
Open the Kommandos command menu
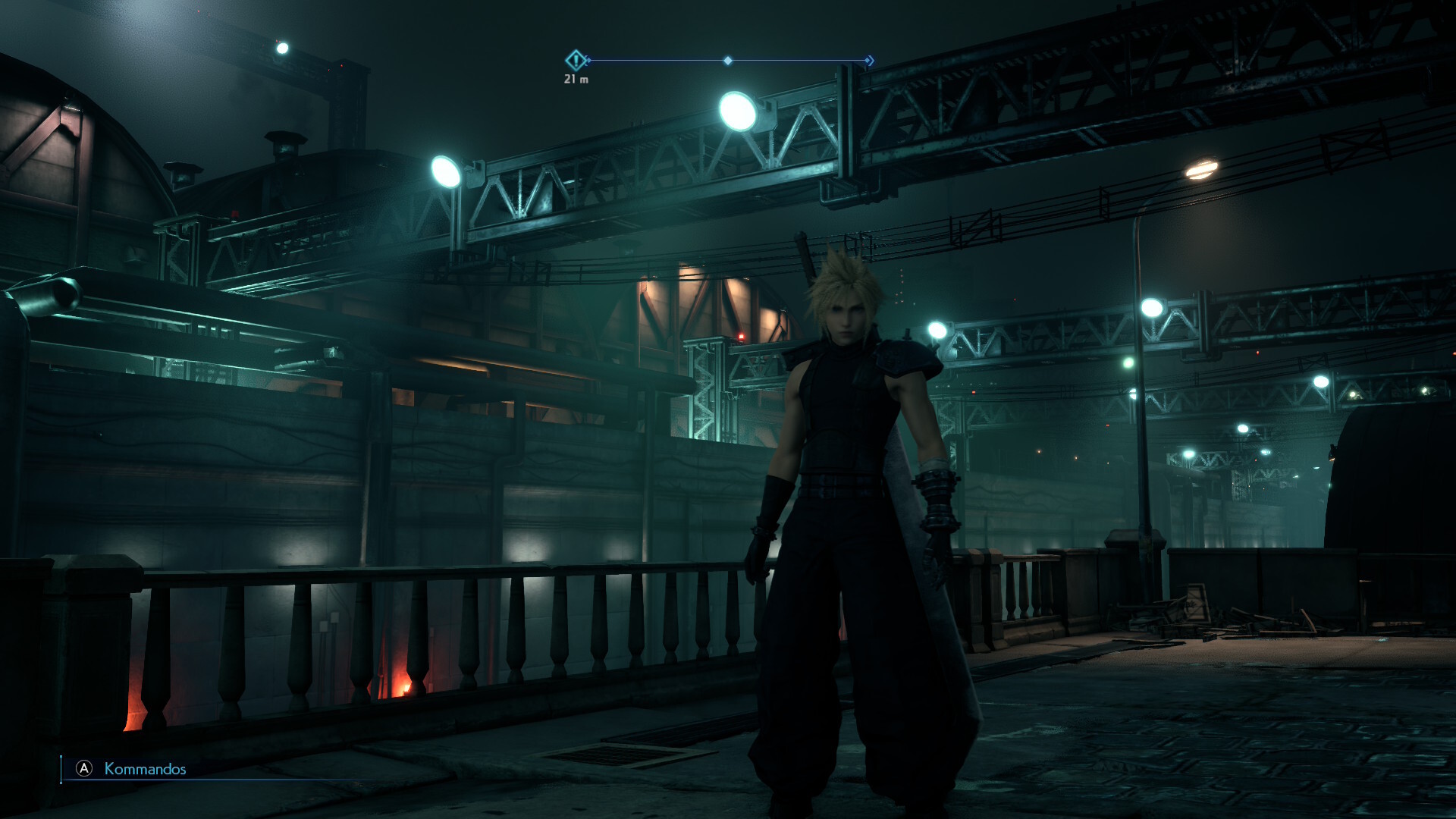coord(144,769)
